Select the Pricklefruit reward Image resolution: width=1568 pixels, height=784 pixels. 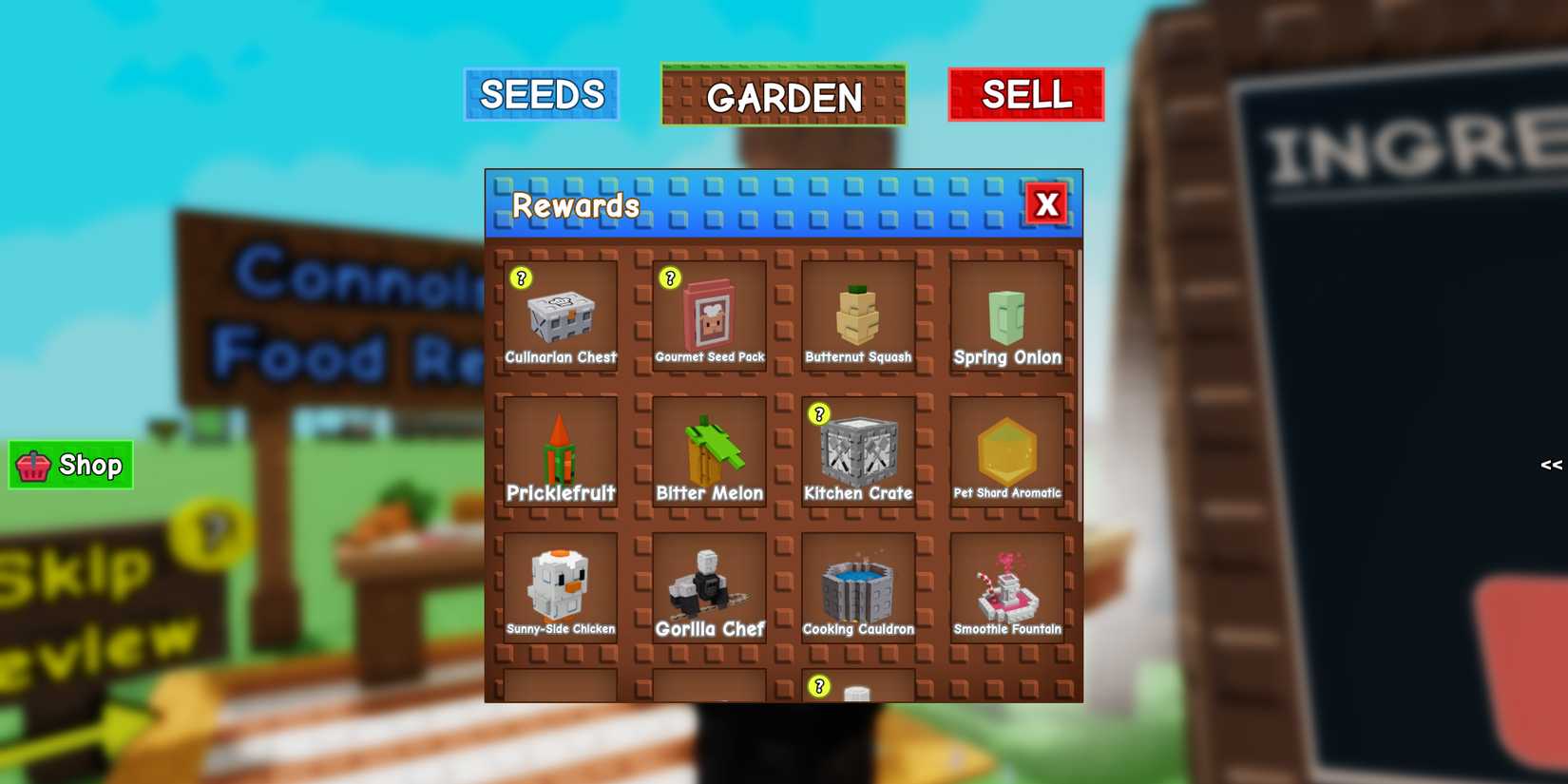[559, 453]
